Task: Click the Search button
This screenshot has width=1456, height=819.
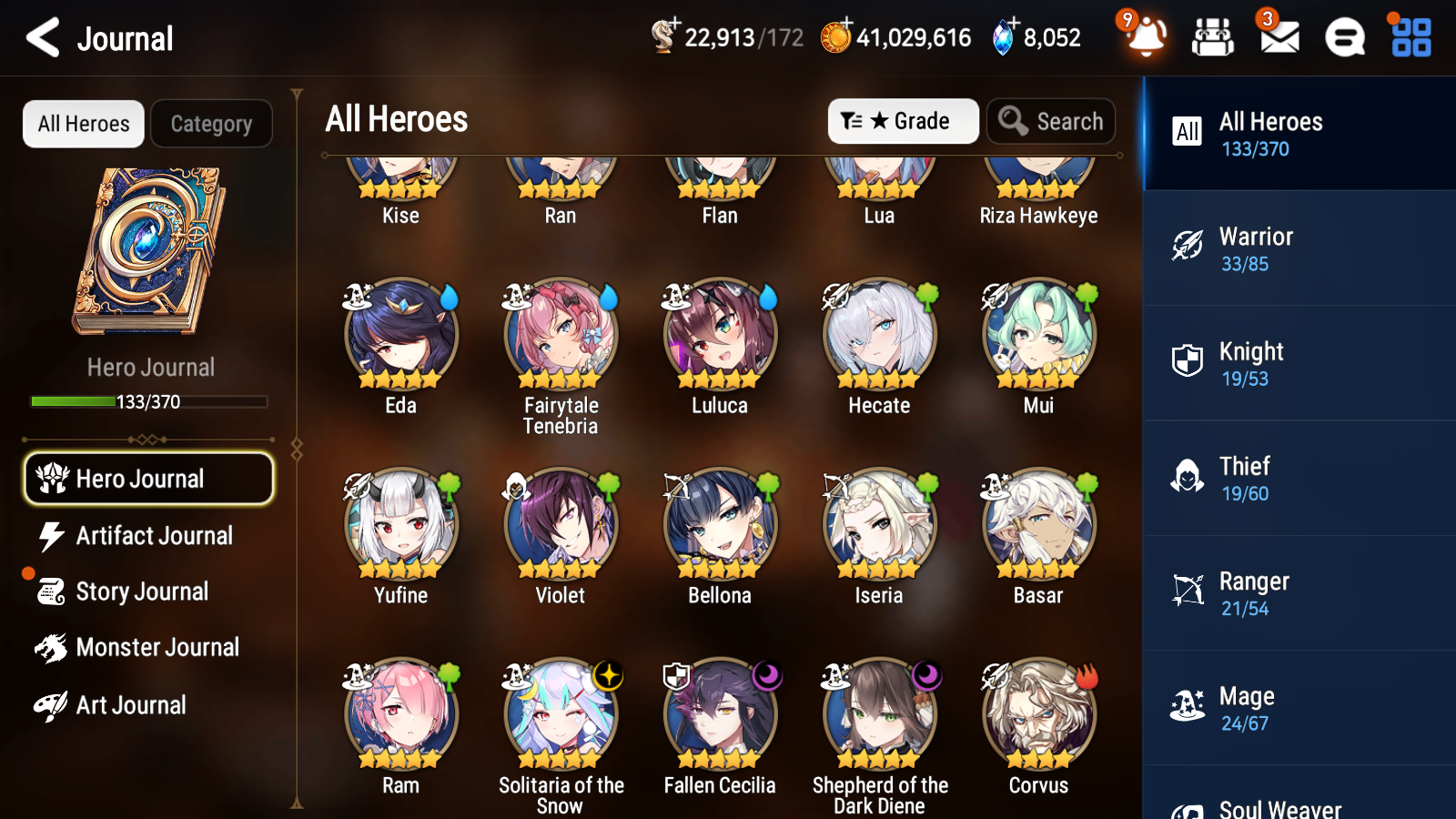Action: [1051, 121]
